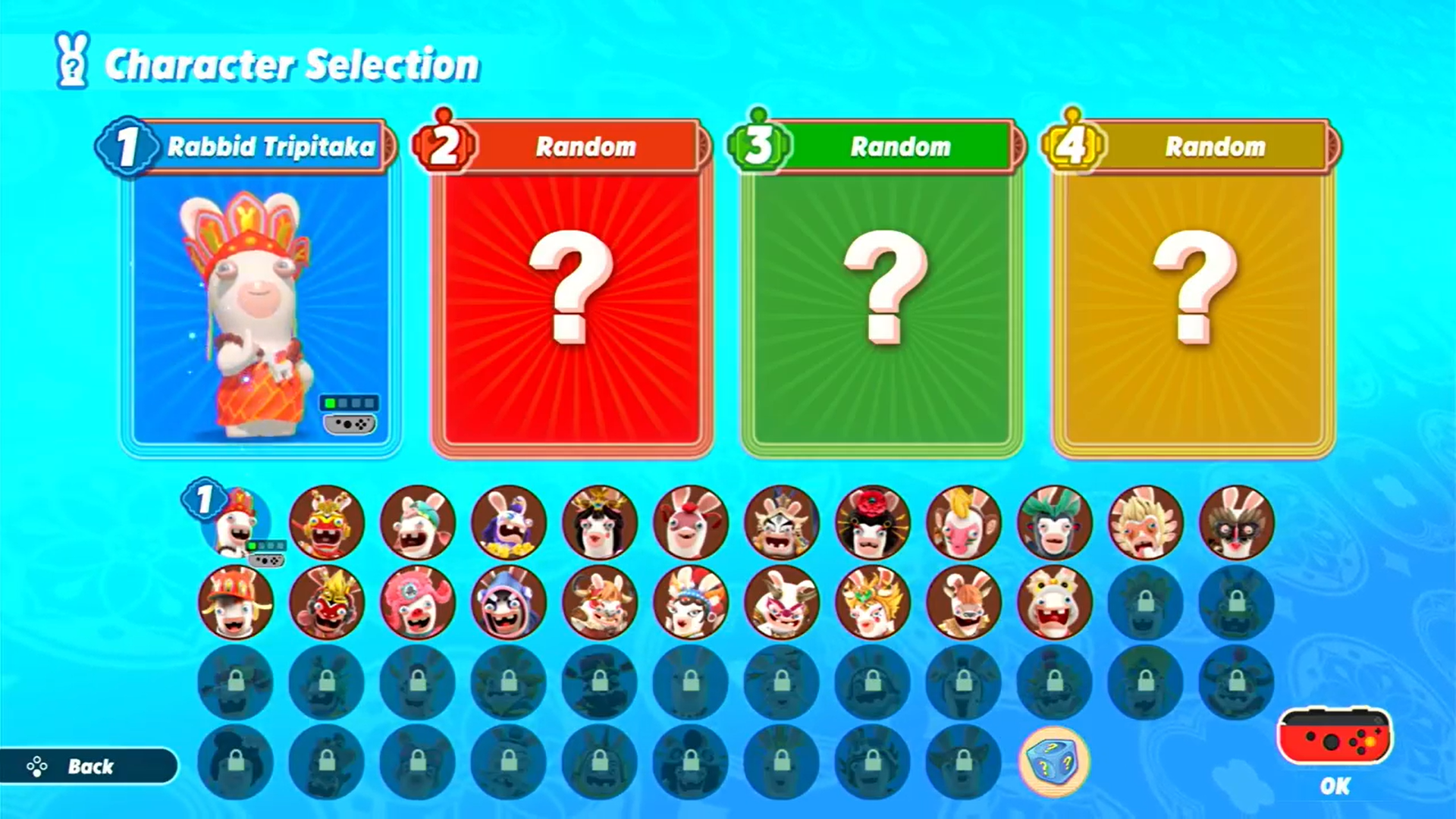Viewport: 1456px width, 819px height.
Task: Choose the rabbid with the golden crown headdress
Action: [873, 601]
